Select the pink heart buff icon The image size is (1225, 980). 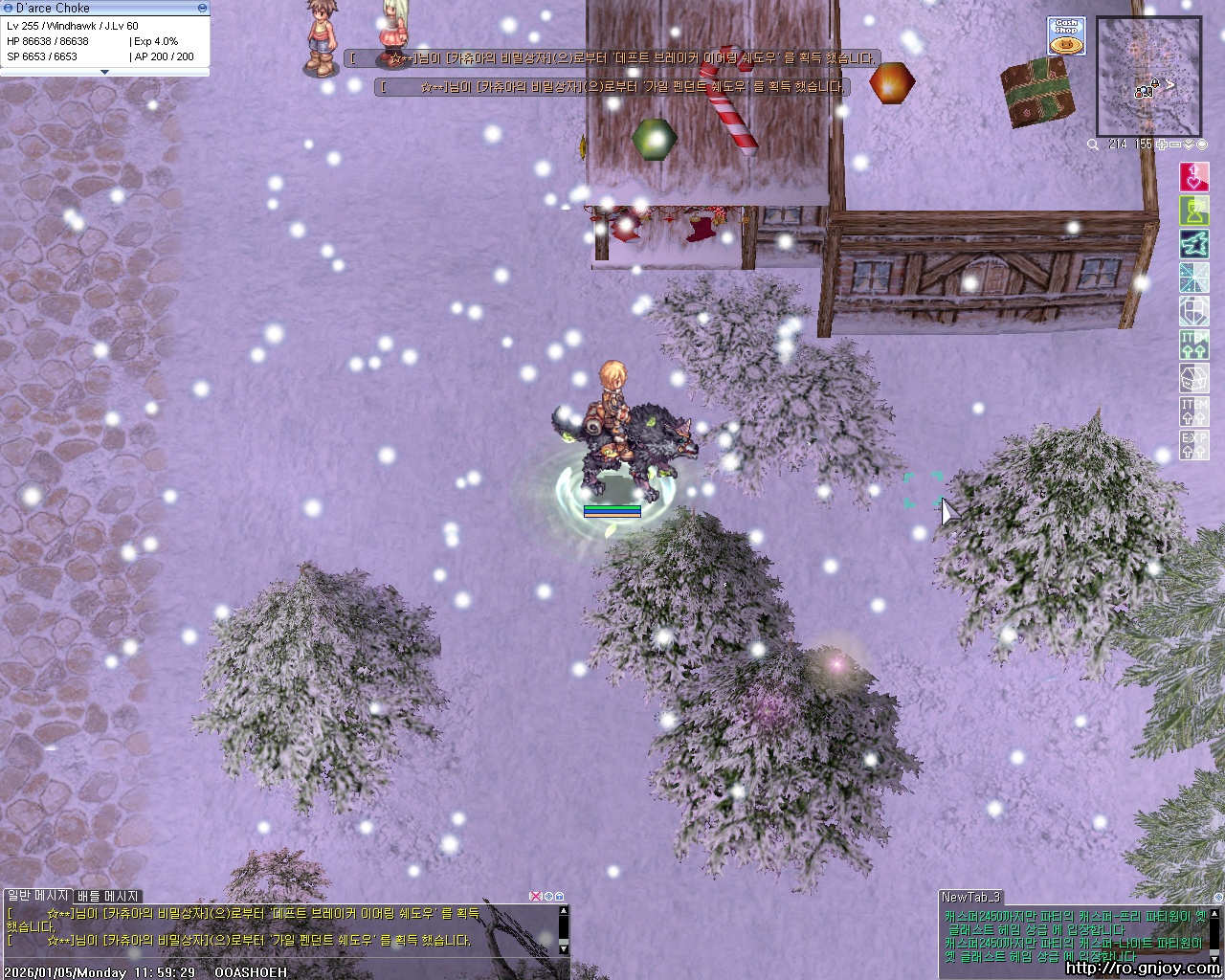pos(1193,177)
